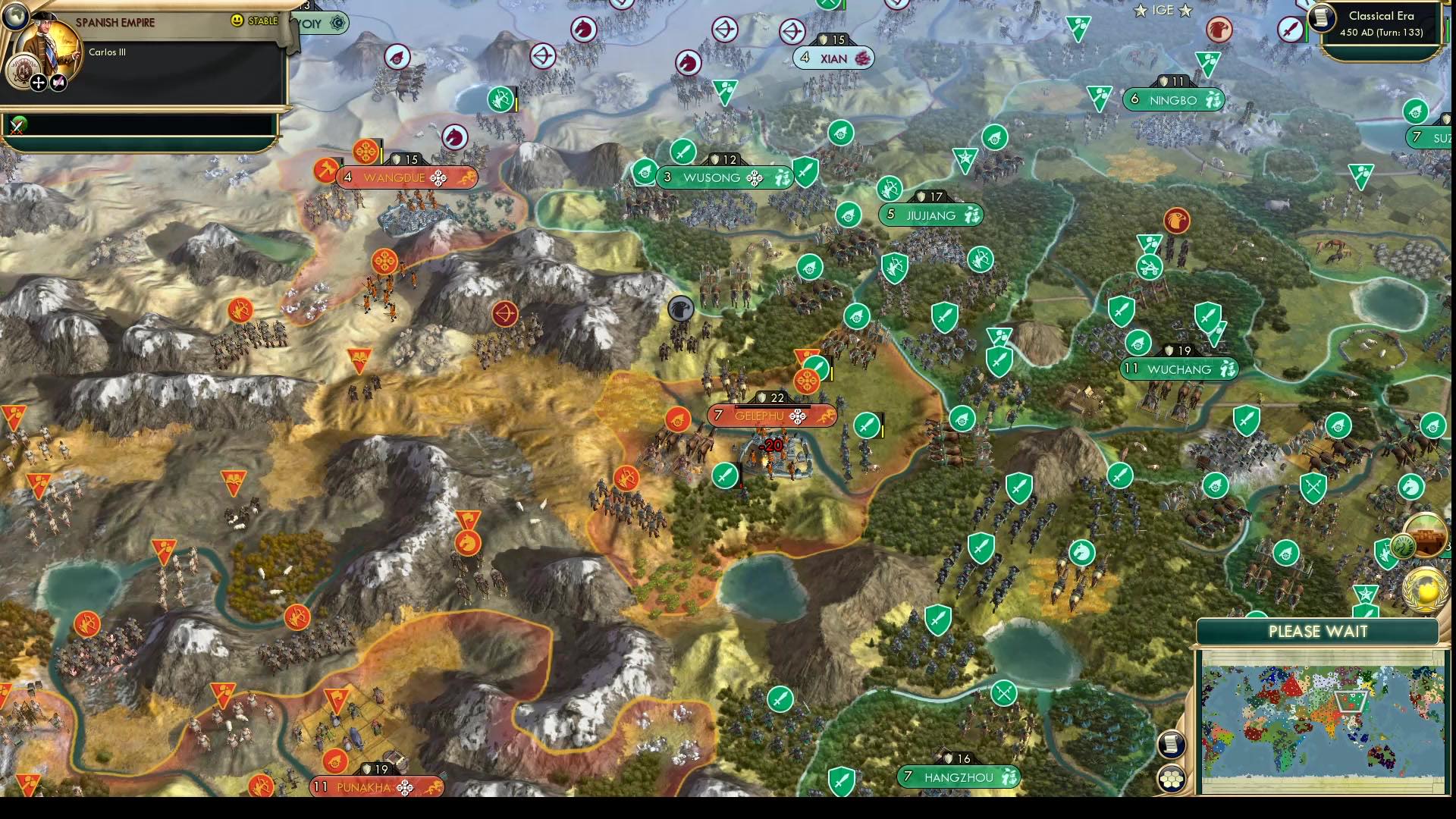
Task: Click the trade connection icon on Hangzhou's banner
Action: (1009, 777)
